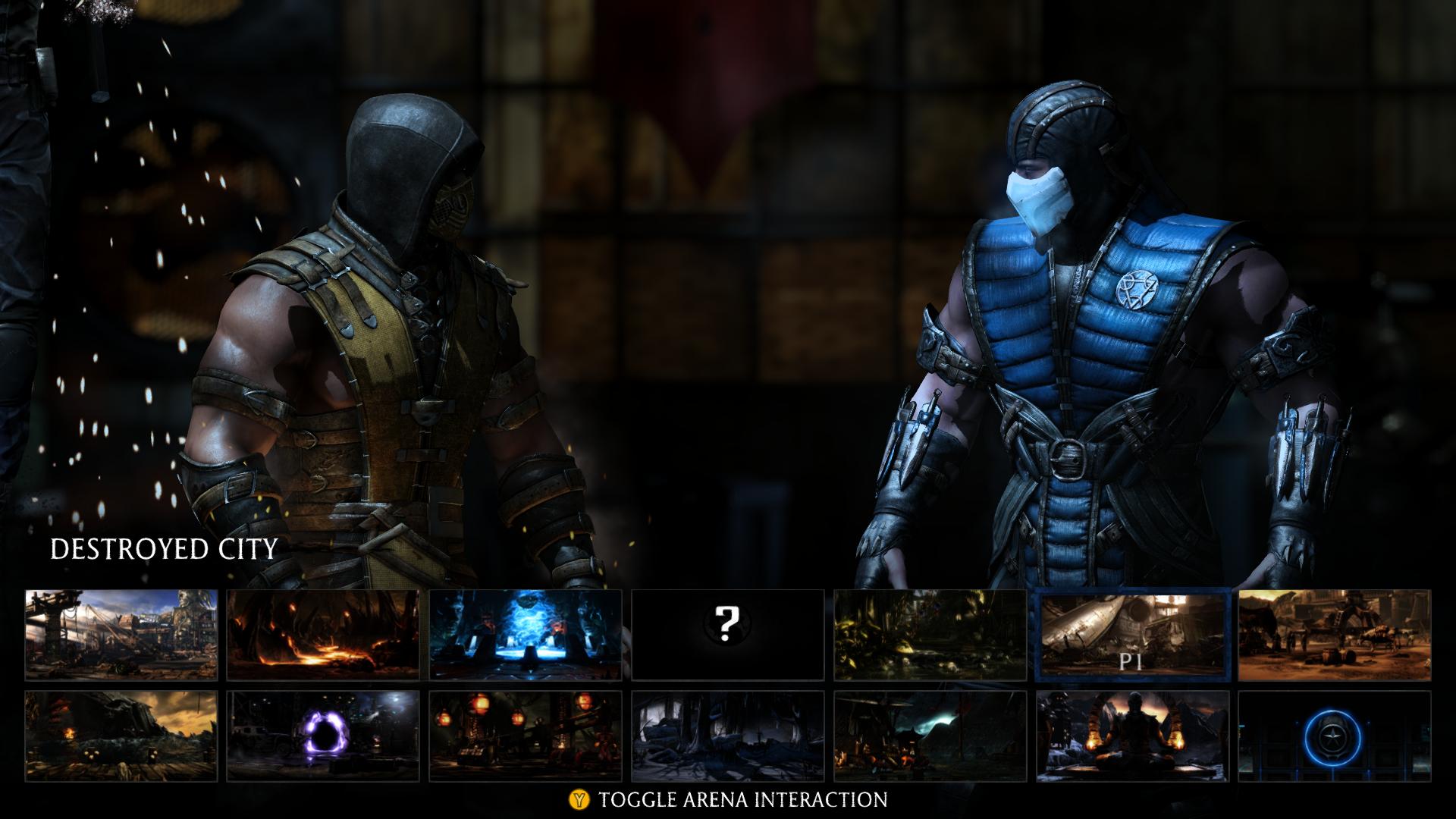Choose the lava cavern arena
The height and width of the screenshot is (819, 1456).
click(x=323, y=635)
